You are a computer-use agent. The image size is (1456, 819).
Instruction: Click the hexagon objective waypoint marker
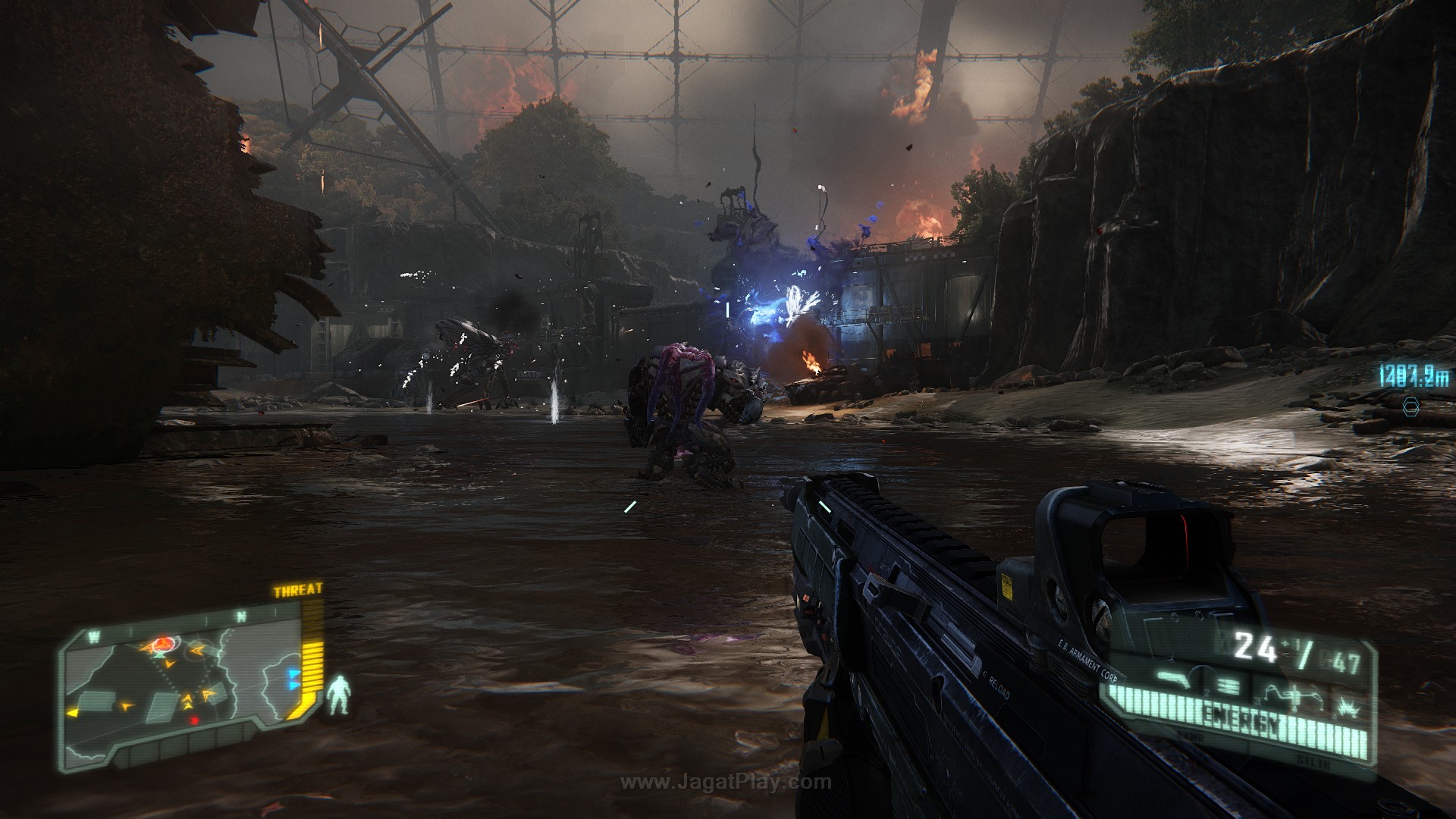coord(1410,406)
